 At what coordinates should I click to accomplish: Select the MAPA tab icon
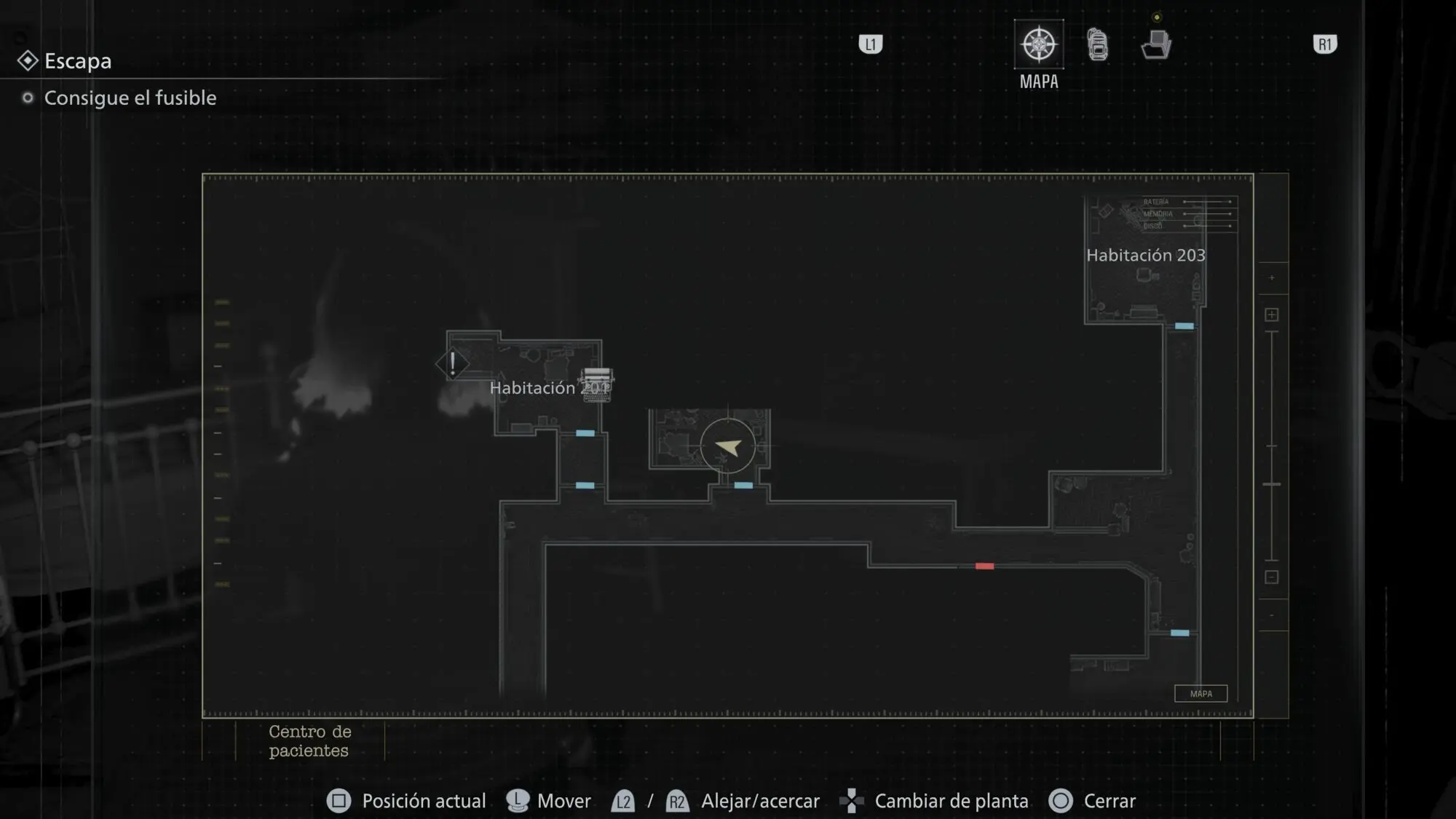coord(1039,44)
